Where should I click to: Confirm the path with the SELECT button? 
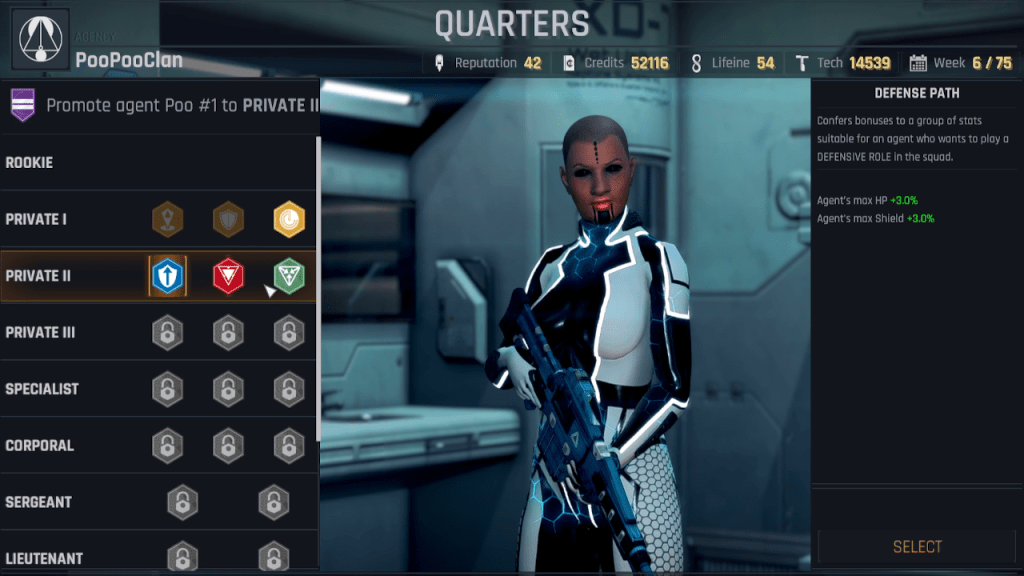[x=917, y=546]
